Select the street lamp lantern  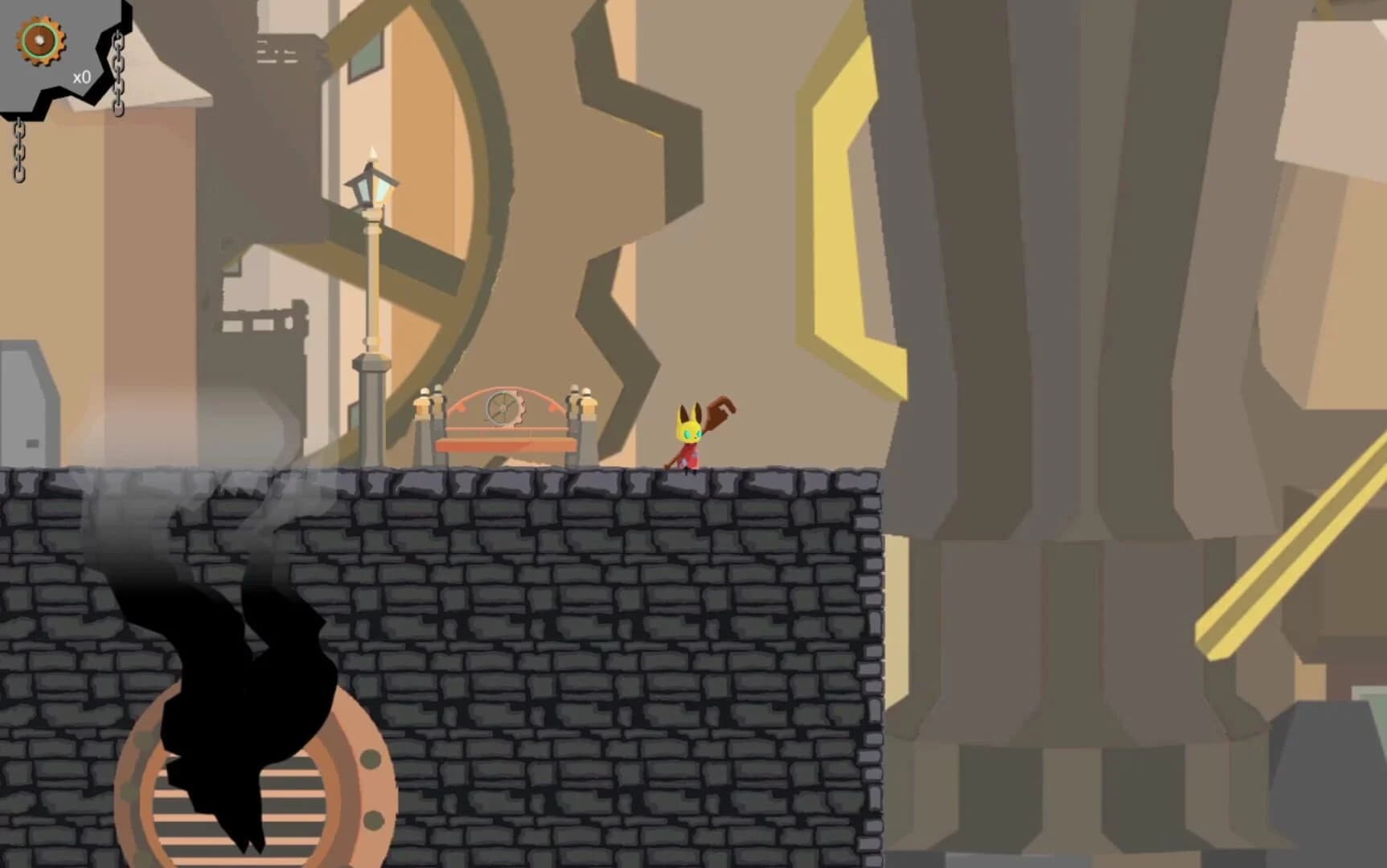tap(373, 185)
